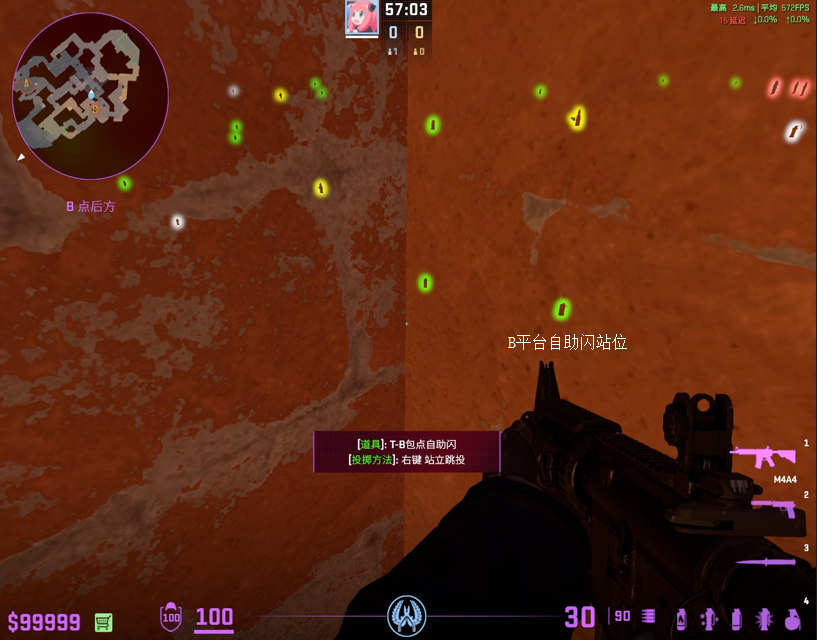The image size is (817, 640).
Task: Open the green buy menu cart icon
Action: point(103,622)
